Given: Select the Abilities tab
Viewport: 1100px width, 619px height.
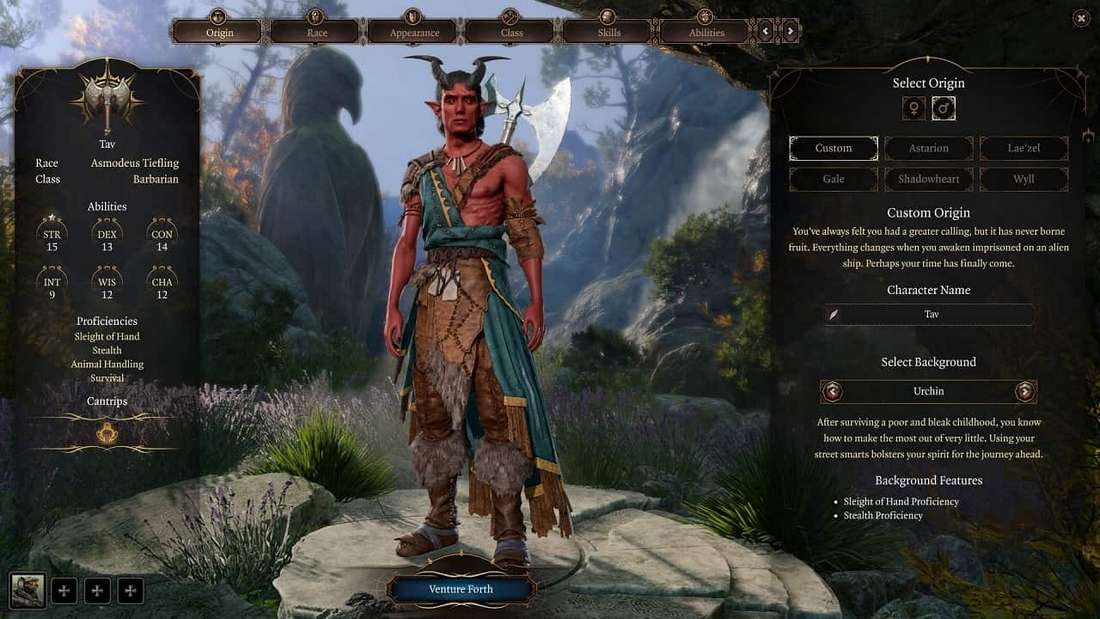Looking at the screenshot, I should coord(705,32).
